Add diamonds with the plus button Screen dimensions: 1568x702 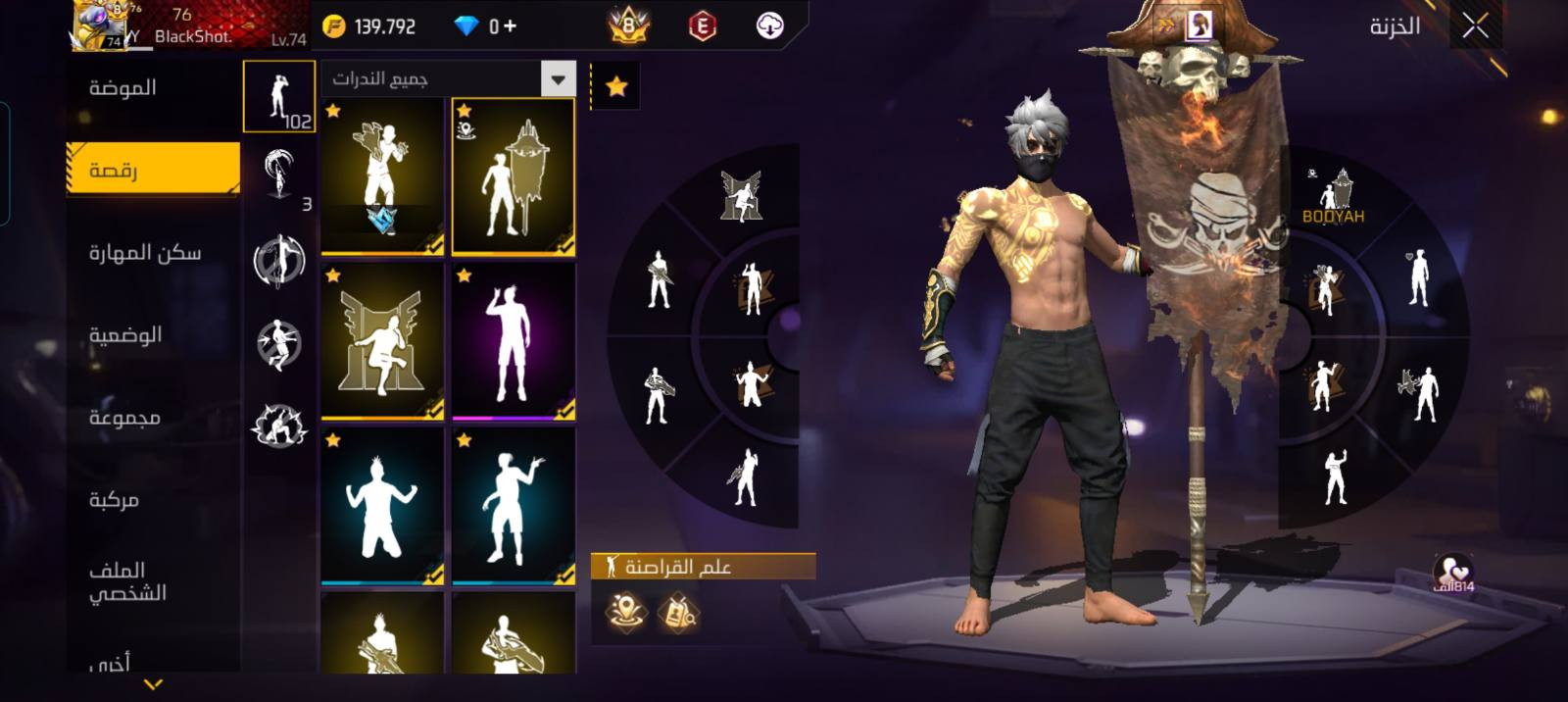coord(510,26)
